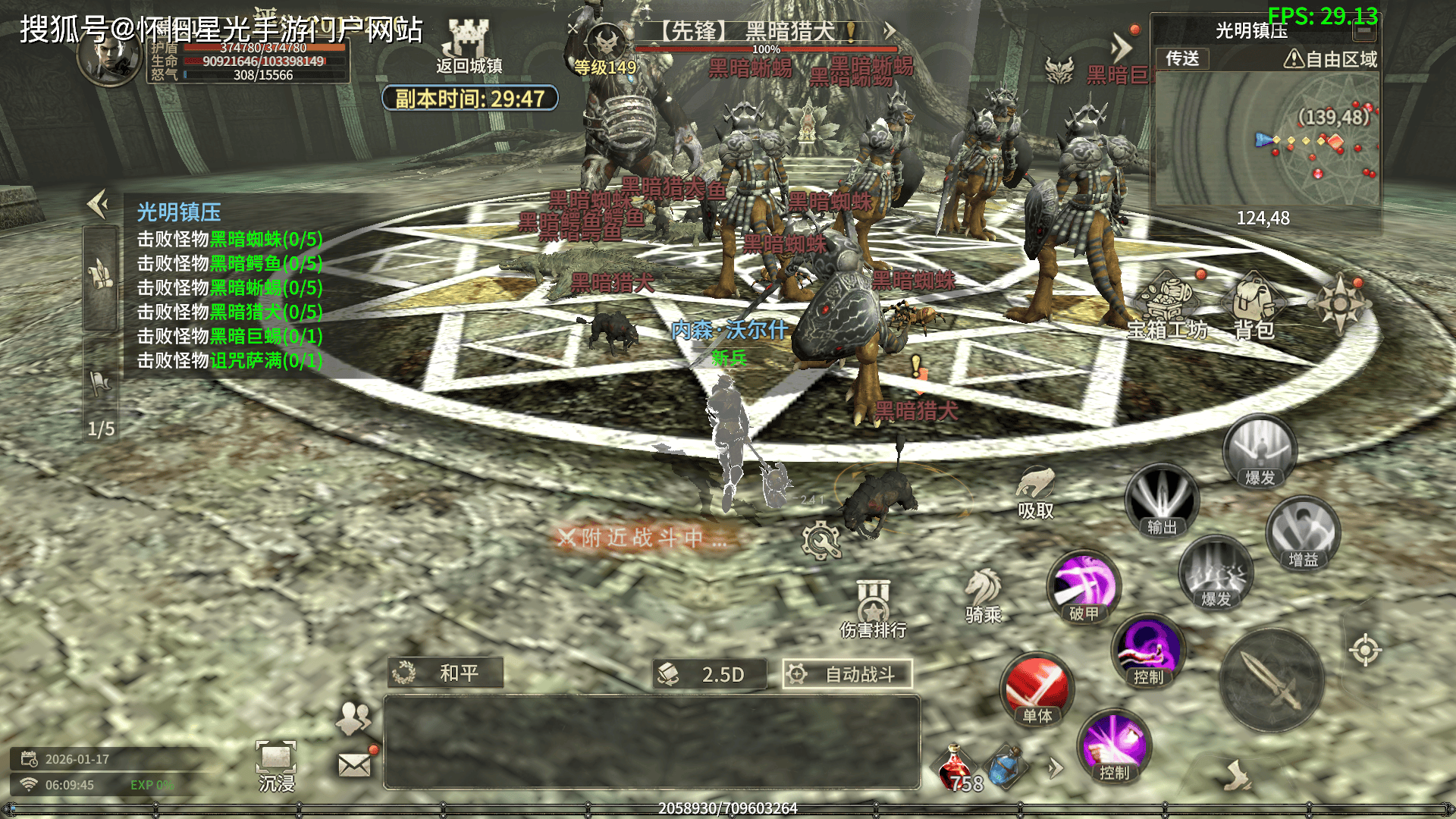Mount up with 骑乘 button

984,595
